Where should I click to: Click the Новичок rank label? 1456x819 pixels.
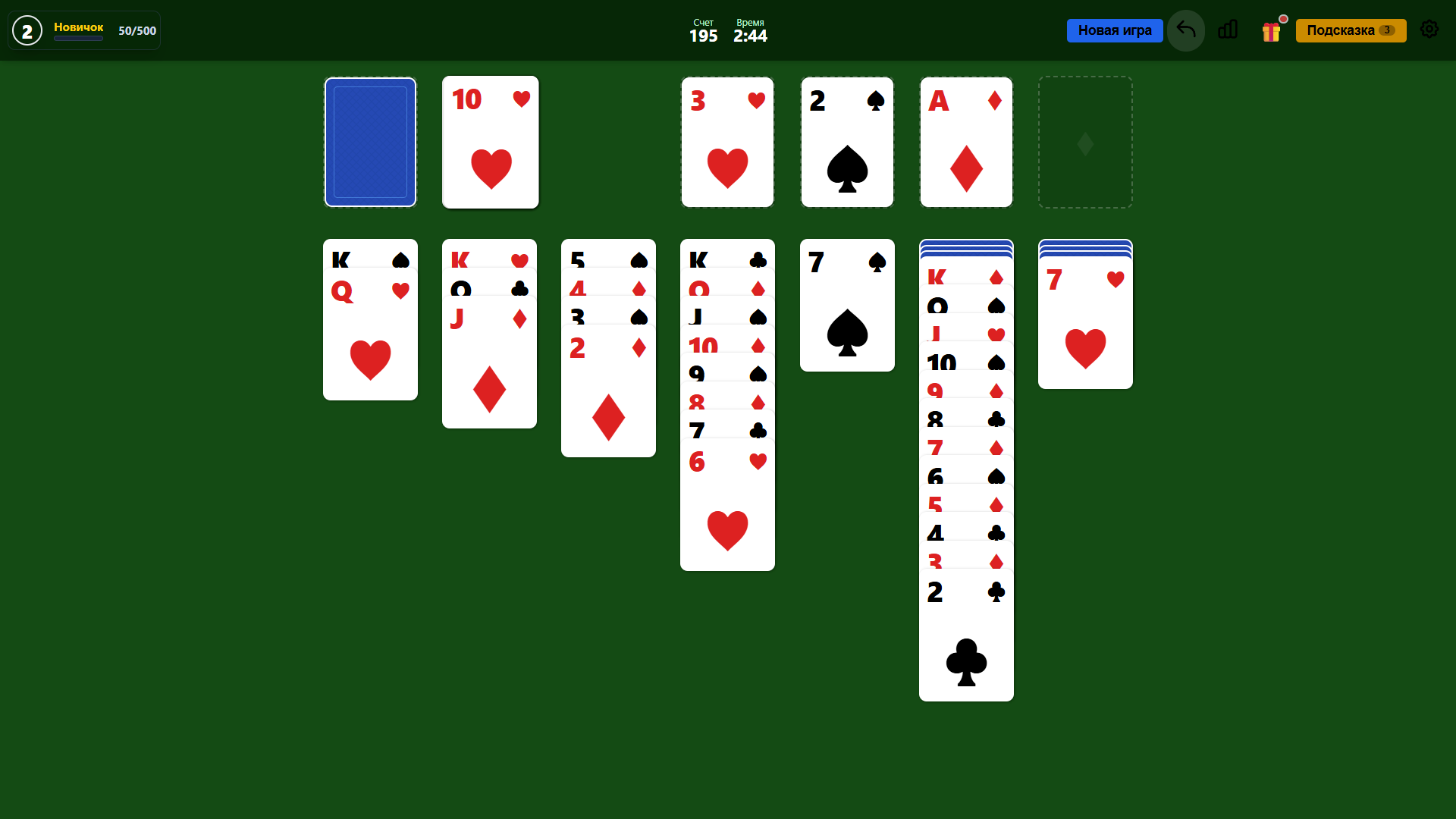[x=78, y=27]
